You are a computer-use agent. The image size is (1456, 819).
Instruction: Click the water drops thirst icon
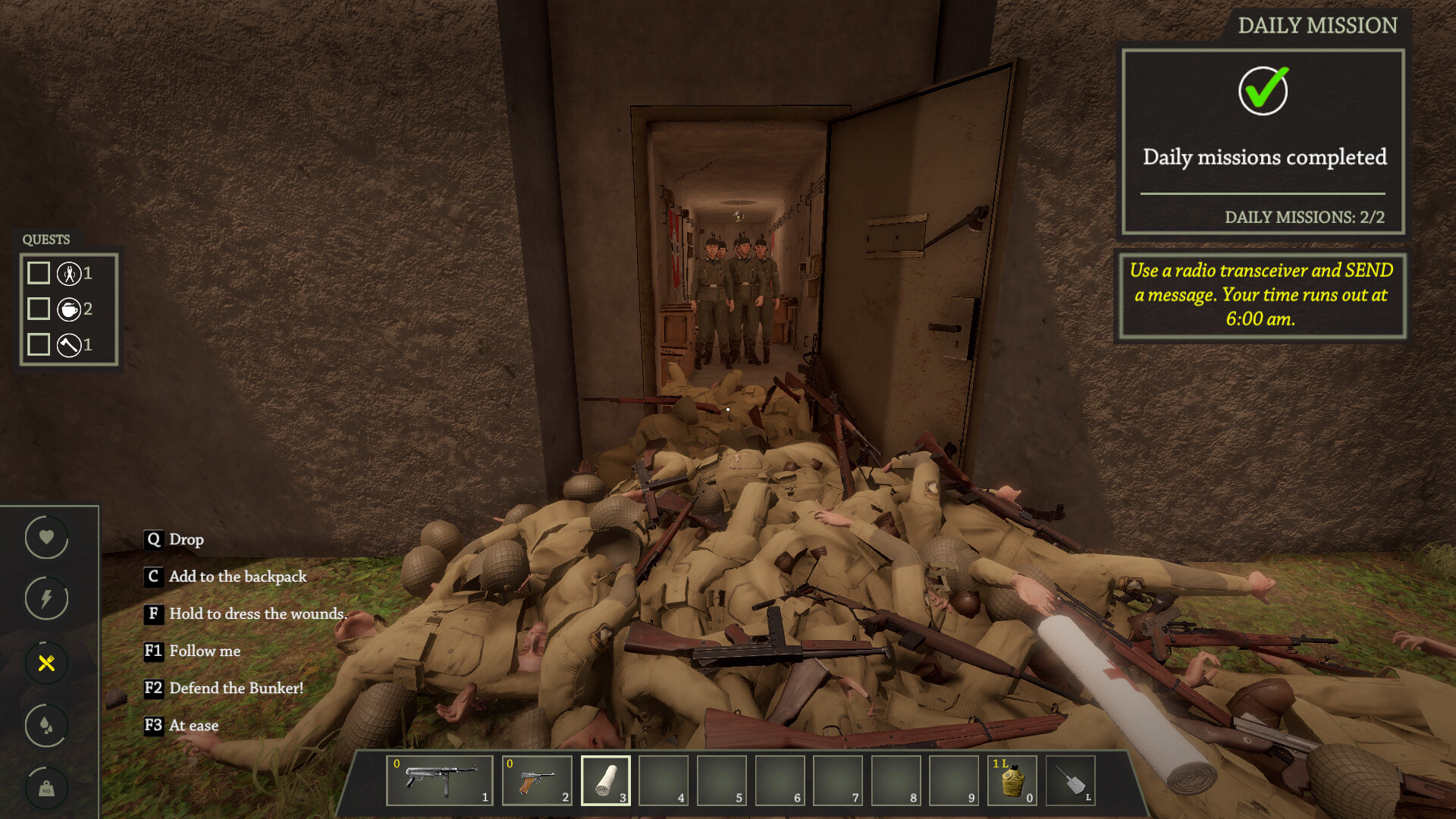point(45,725)
